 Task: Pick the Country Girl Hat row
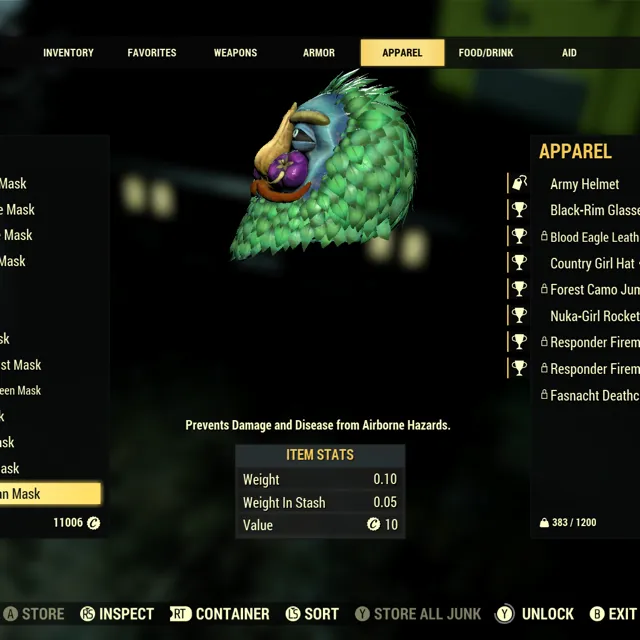click(x=592, y=263)
